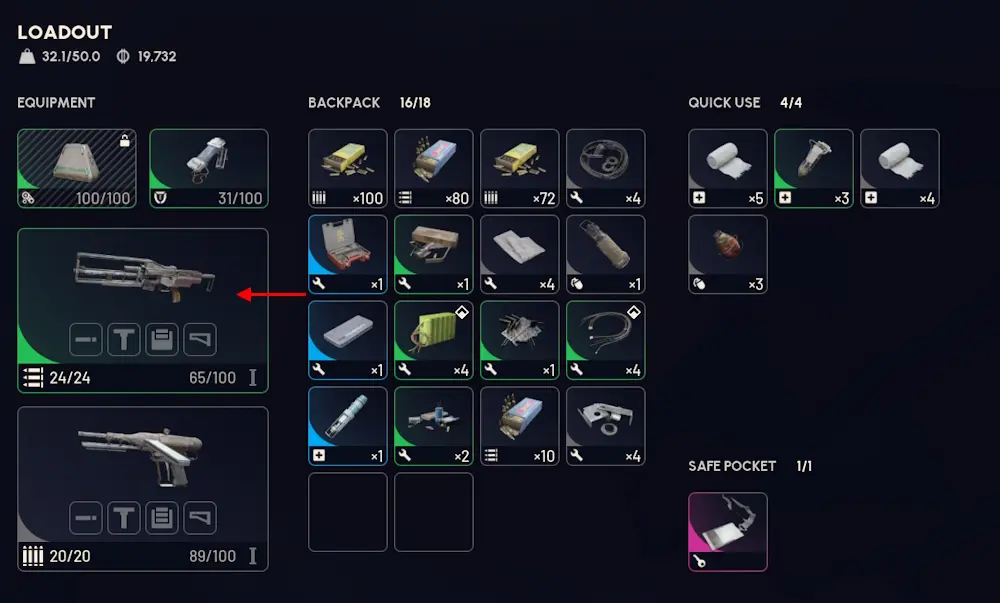Open the stock attachment slot on the pistol
Image resolution: width=1000 pixels, height=603 pixels.
coord(200,518)
